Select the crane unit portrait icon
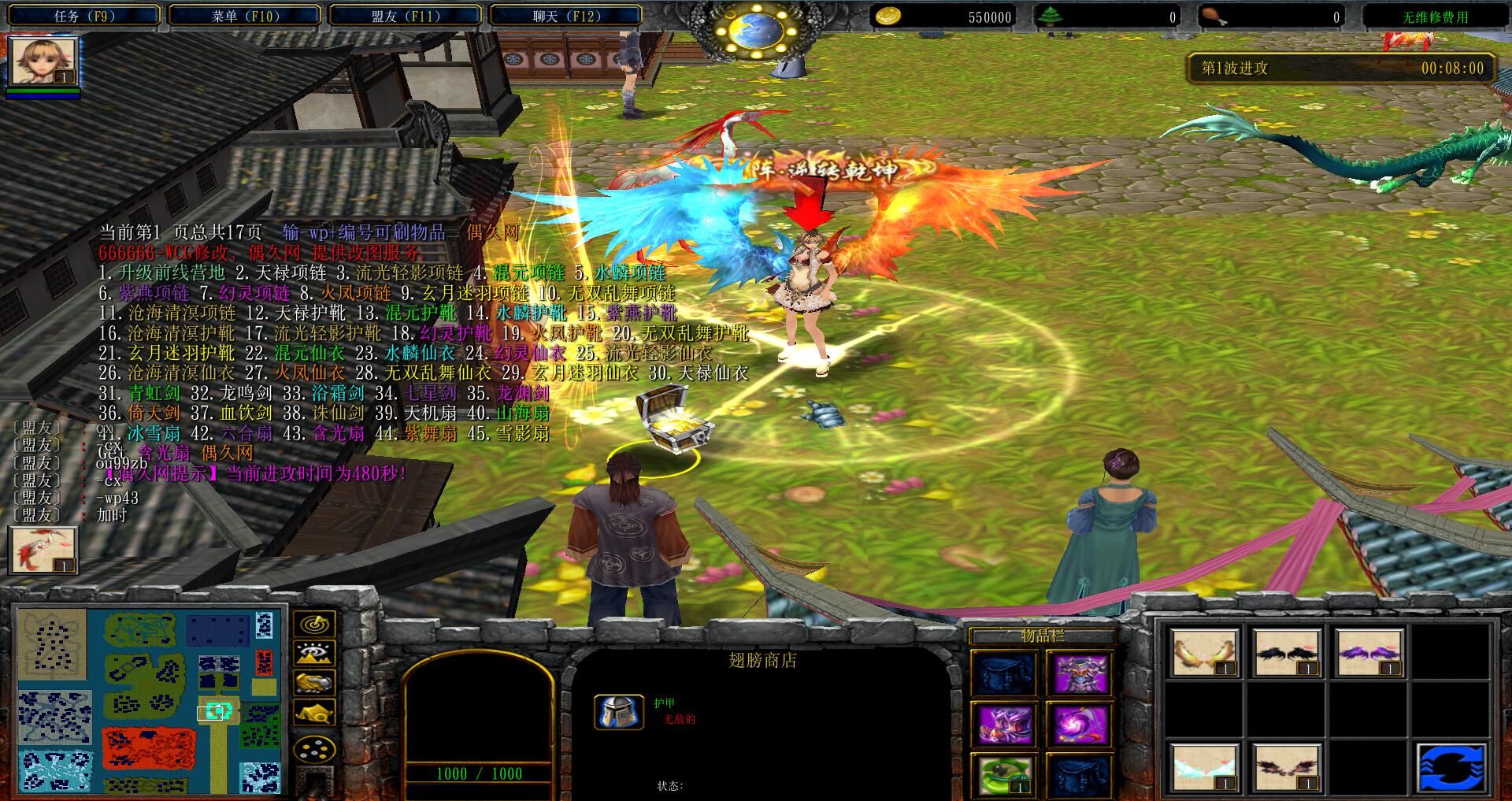The height and width of the screenshot is (801, 1512). tap(43, 550)
